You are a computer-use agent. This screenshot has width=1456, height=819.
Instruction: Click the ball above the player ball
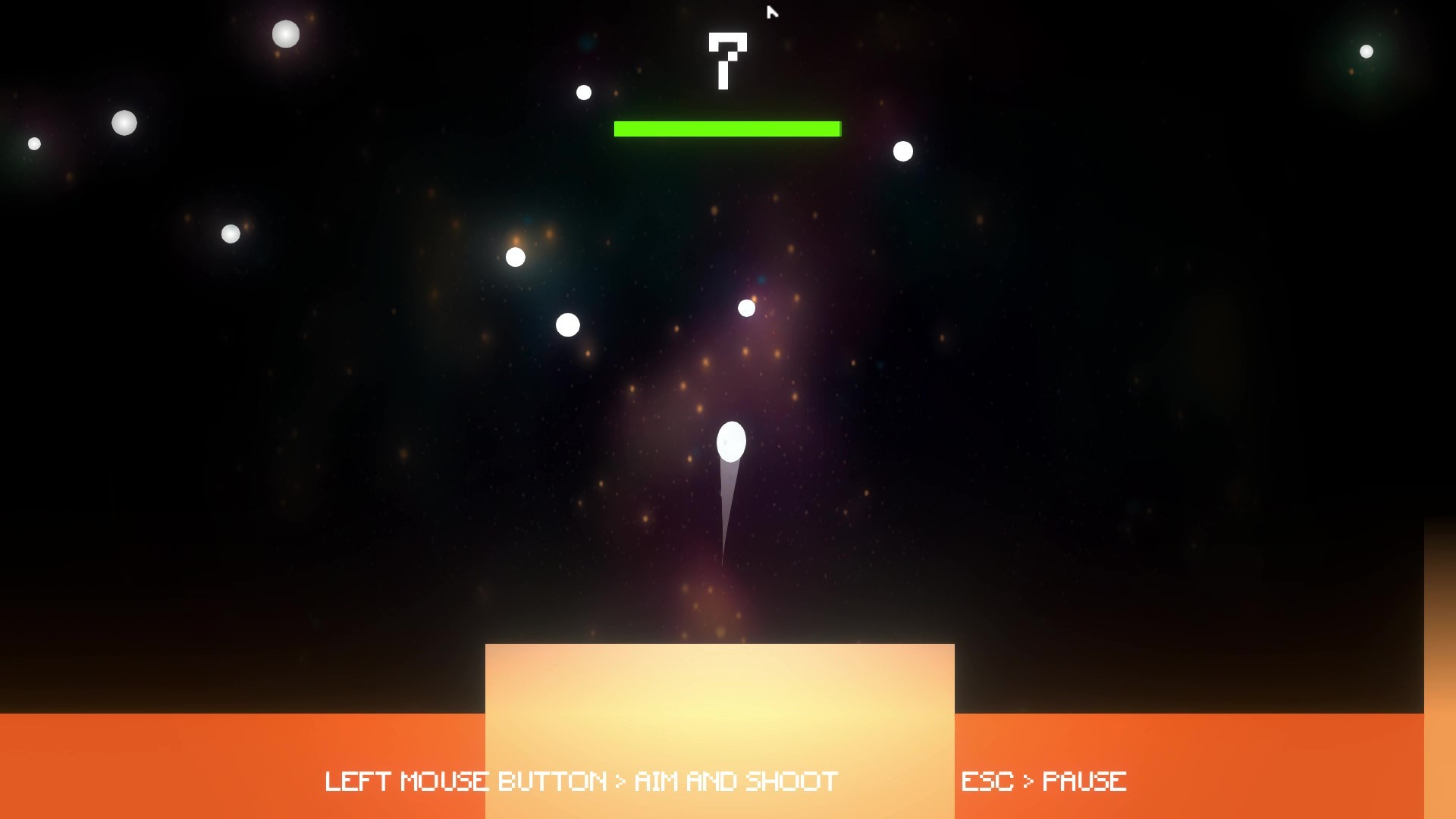pyautogui.click(x=747, y=307)
